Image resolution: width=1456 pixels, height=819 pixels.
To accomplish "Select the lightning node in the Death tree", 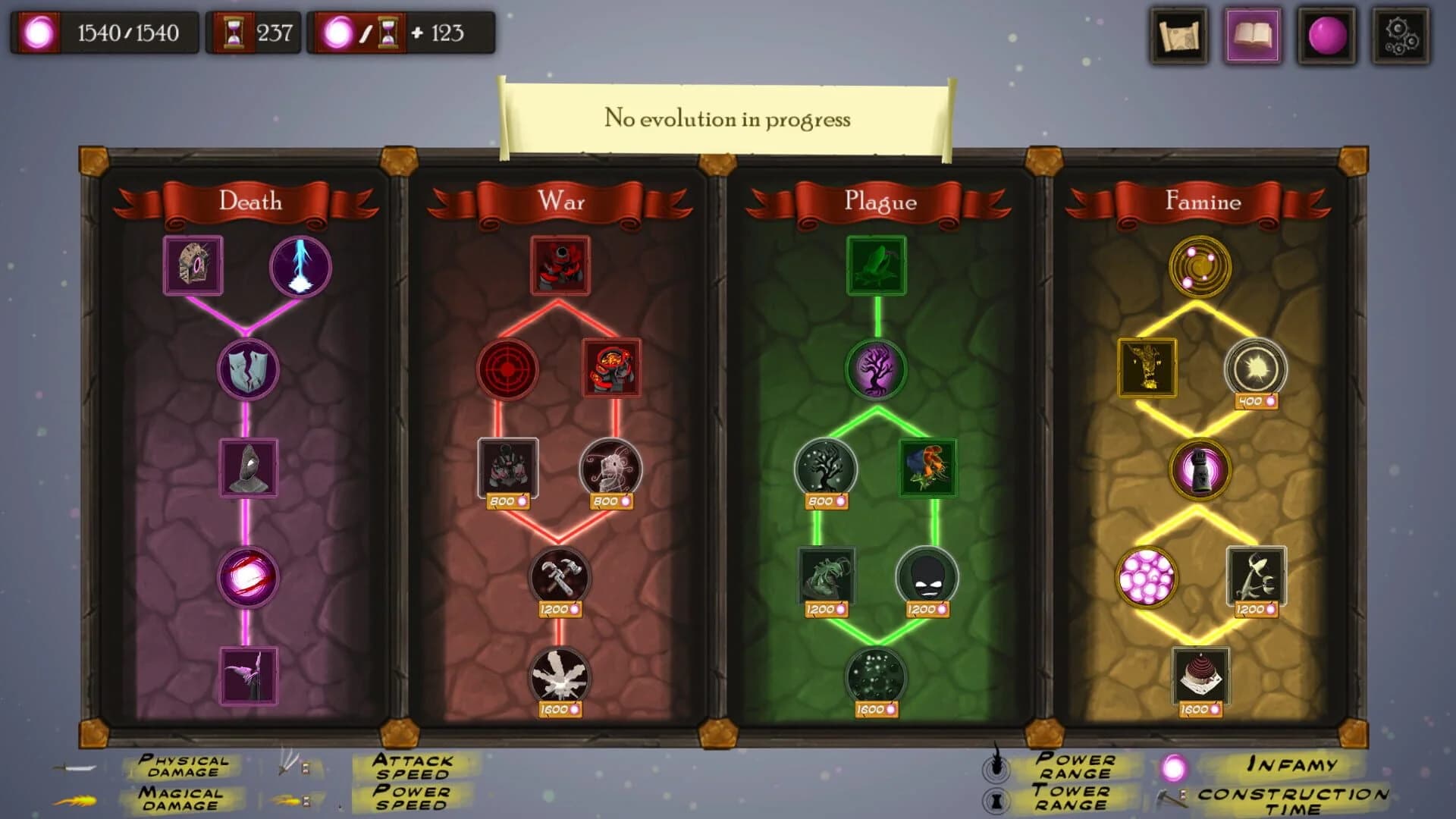I will pyautogui.click(x=299, y=268).
